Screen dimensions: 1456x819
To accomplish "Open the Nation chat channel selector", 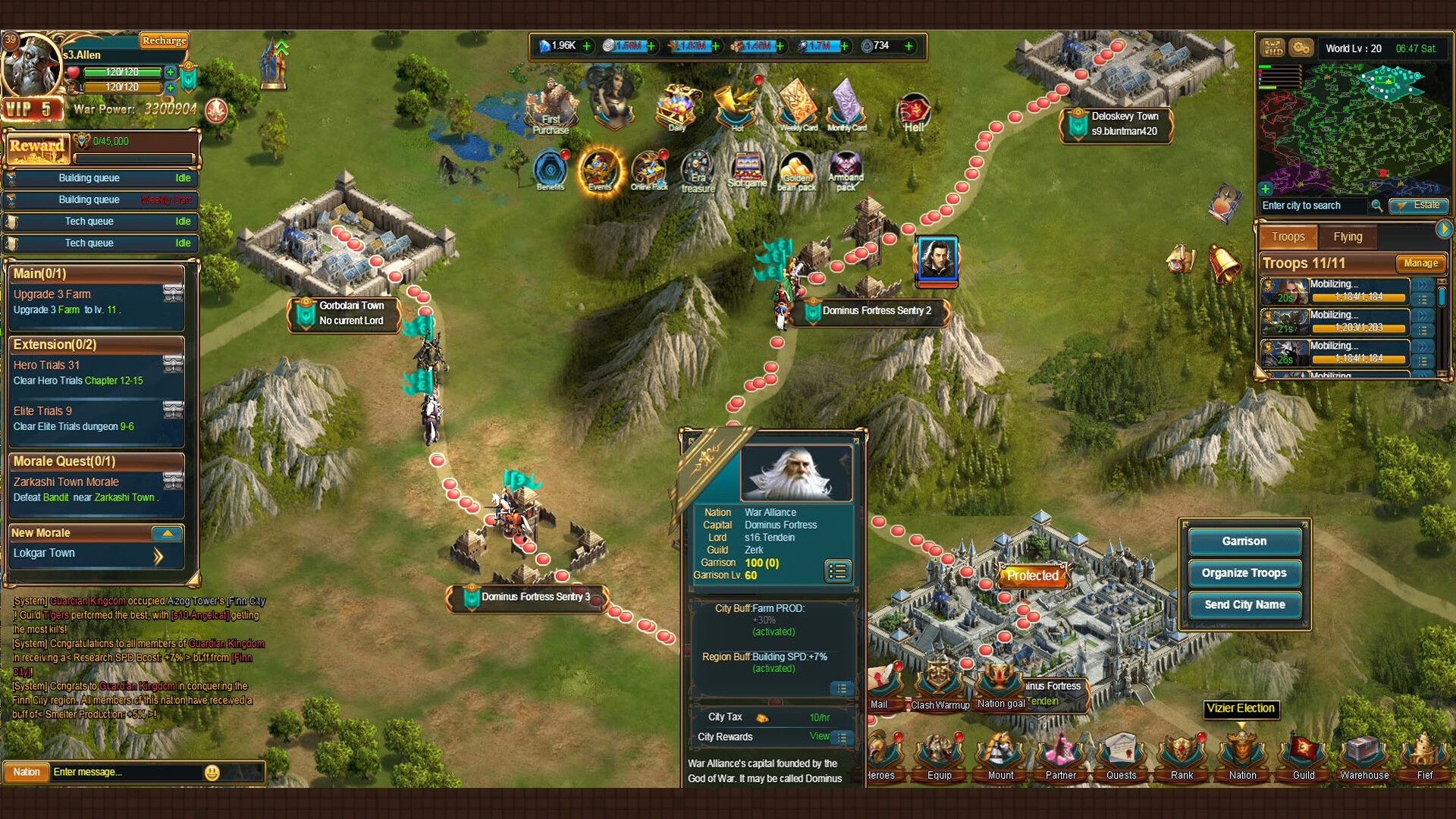I will [x=26, y=771].
